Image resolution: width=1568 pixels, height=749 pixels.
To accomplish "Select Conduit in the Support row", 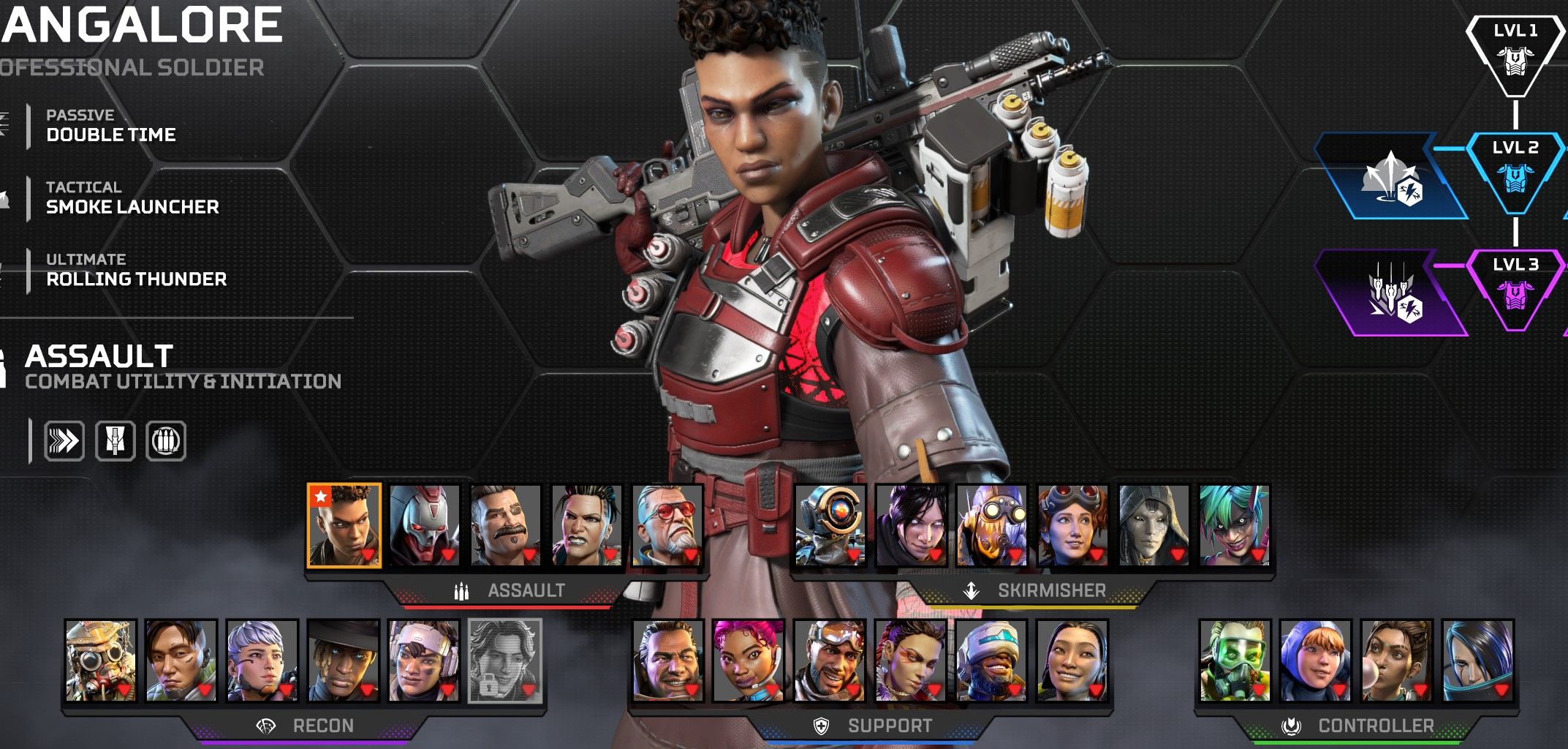I will (x=1072, y=660).
